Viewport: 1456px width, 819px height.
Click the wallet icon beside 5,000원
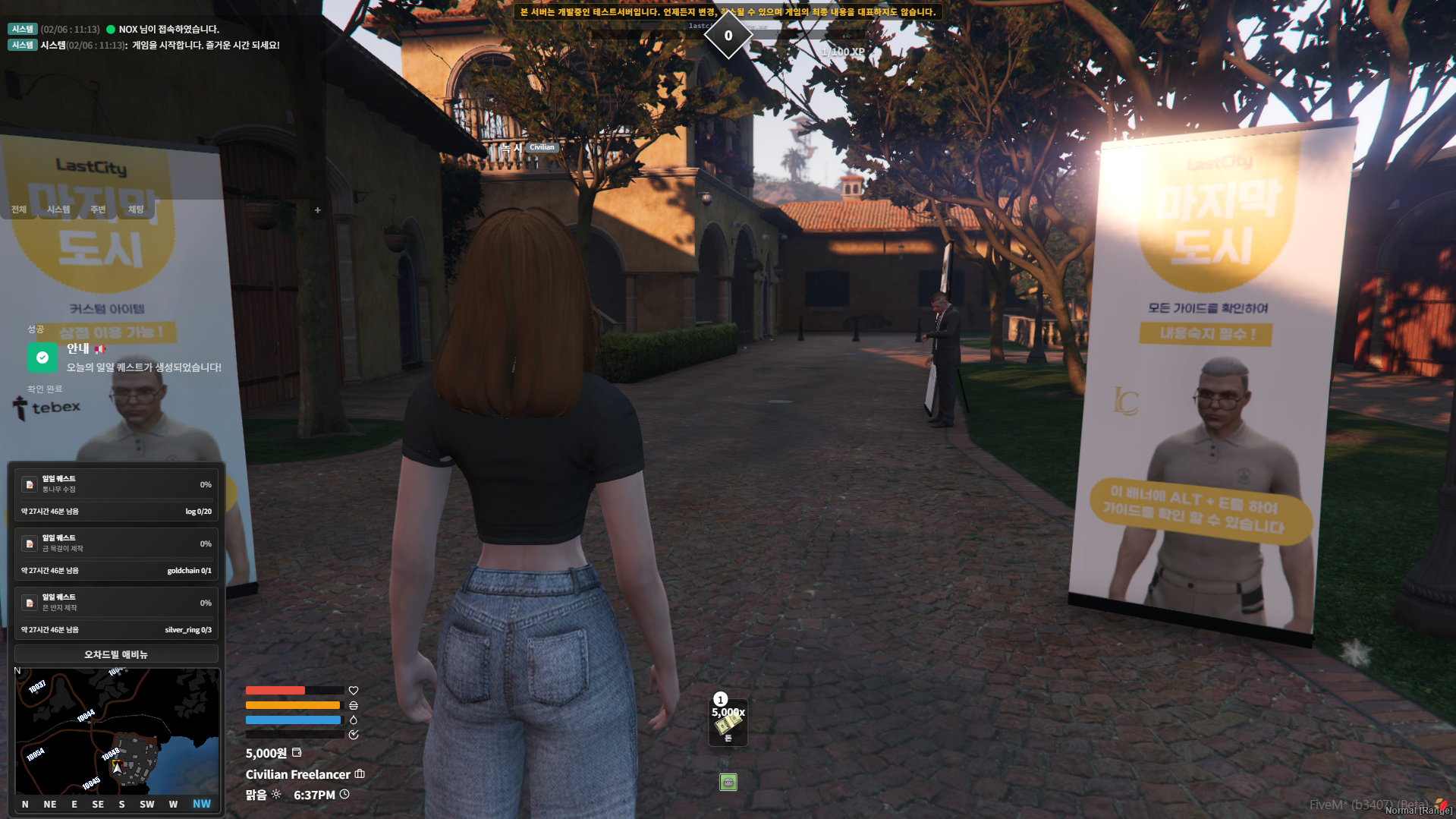[297, 753]
